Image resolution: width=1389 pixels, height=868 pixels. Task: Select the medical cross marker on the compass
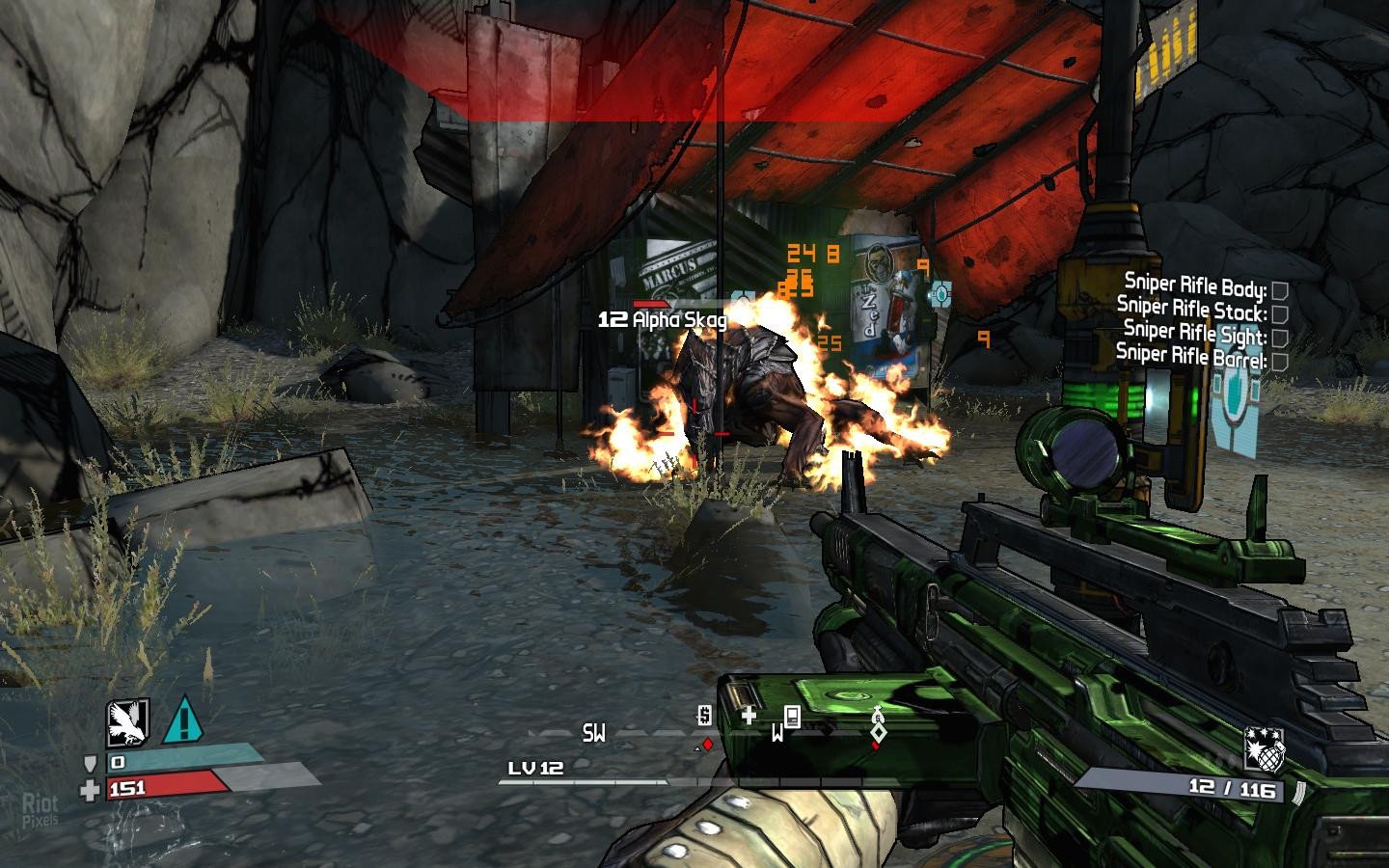coord(749,715)
